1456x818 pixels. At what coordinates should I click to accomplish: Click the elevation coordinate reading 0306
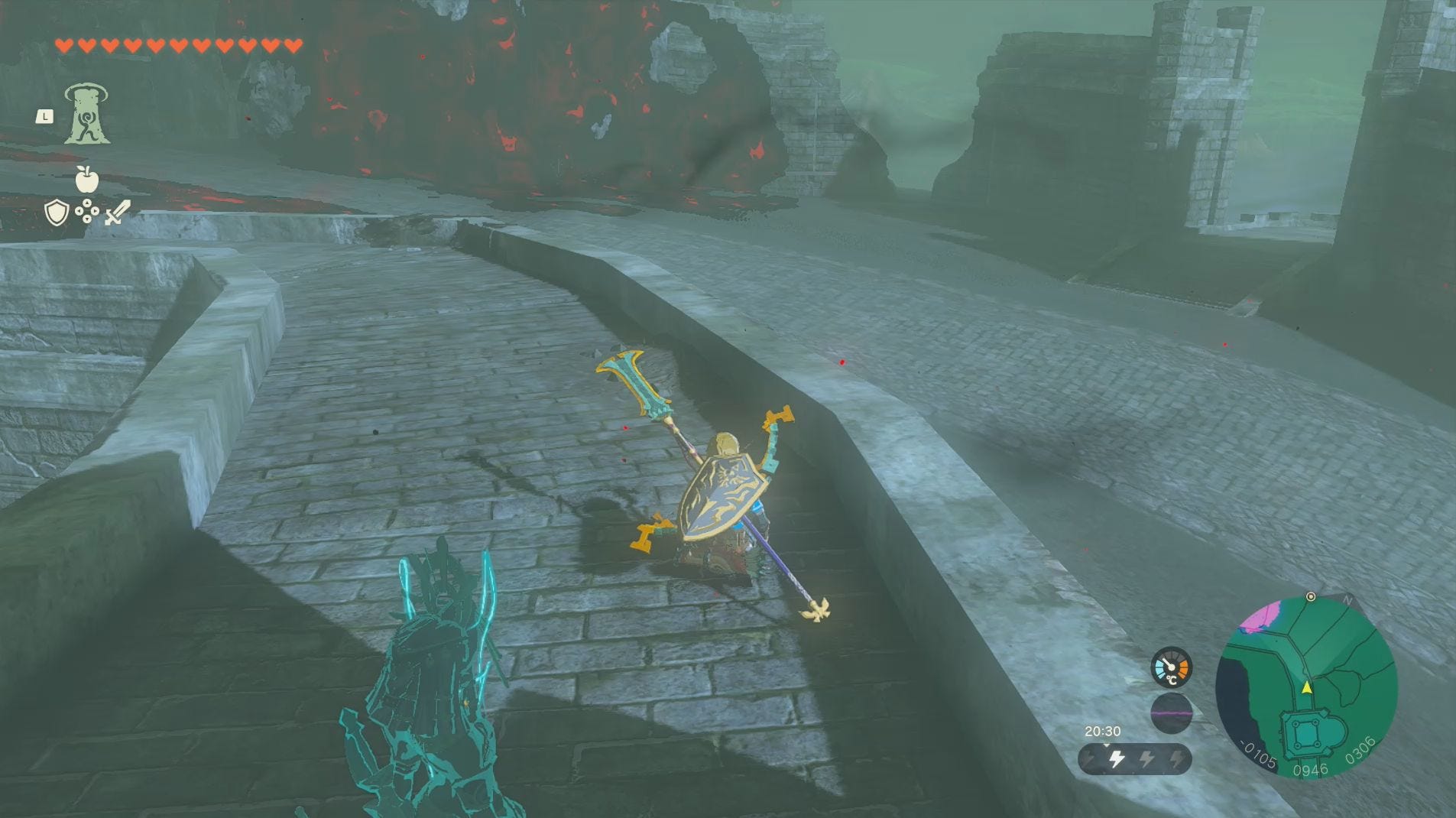coord(1360,750)
